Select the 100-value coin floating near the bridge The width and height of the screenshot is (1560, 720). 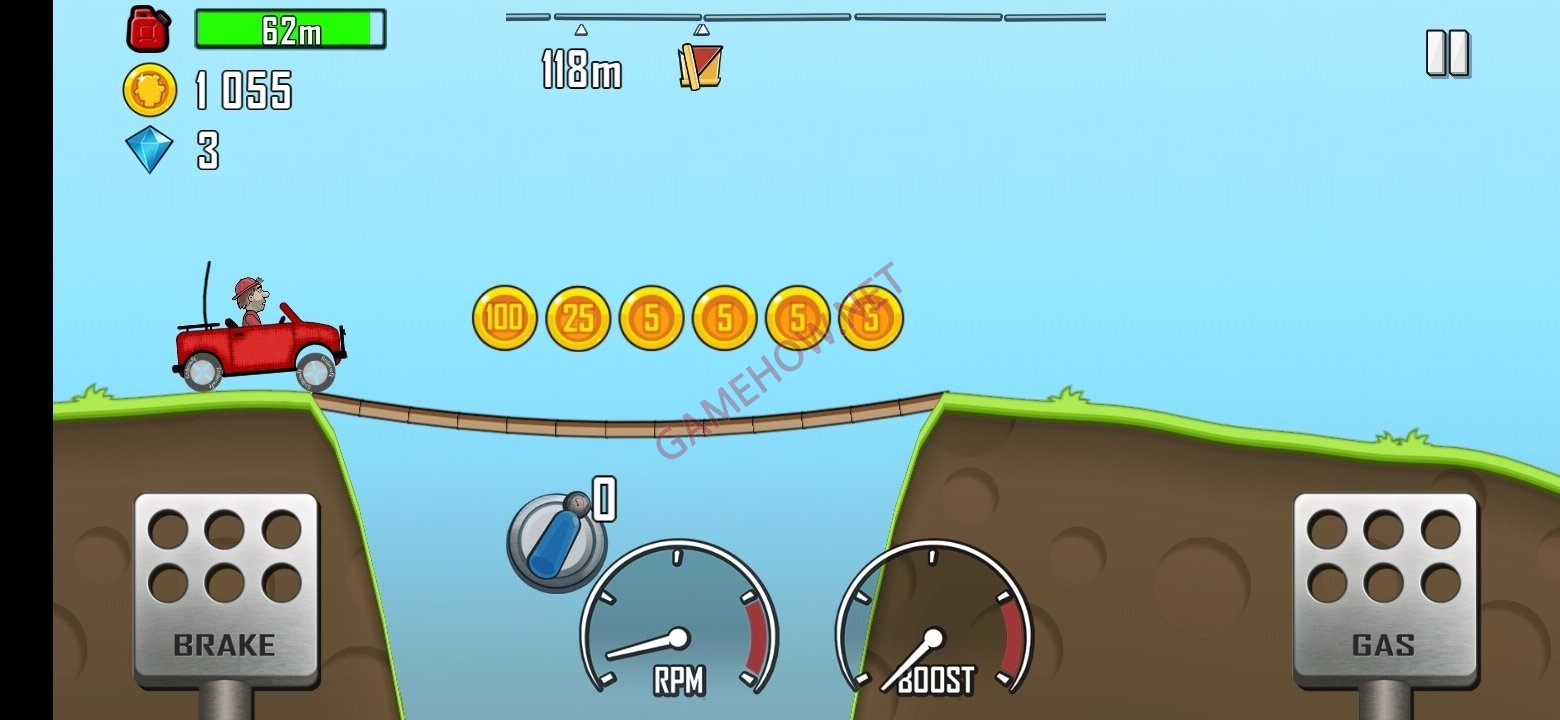tap(503, 318)
